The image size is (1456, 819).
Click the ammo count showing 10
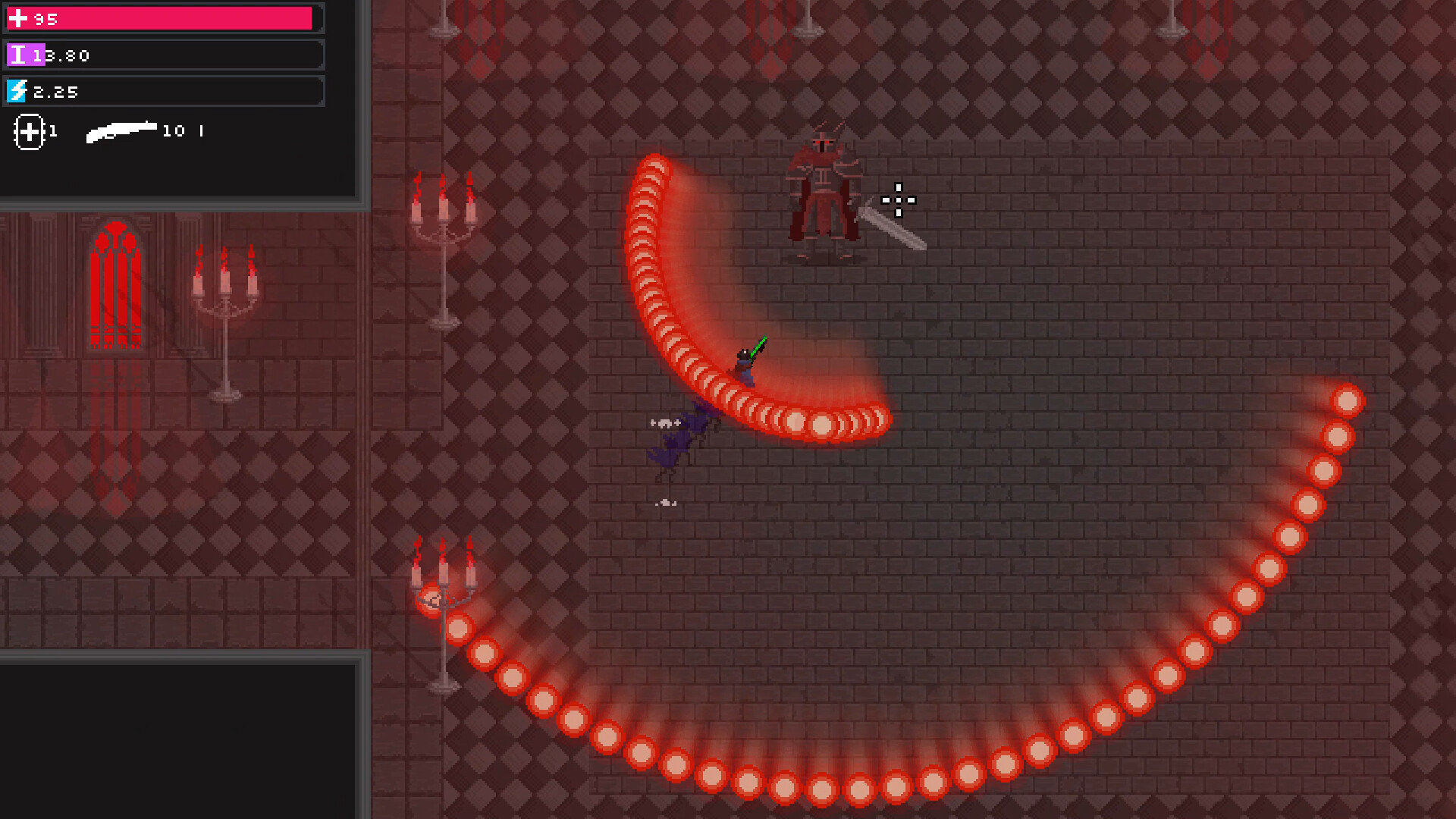[x=175, y=130]
